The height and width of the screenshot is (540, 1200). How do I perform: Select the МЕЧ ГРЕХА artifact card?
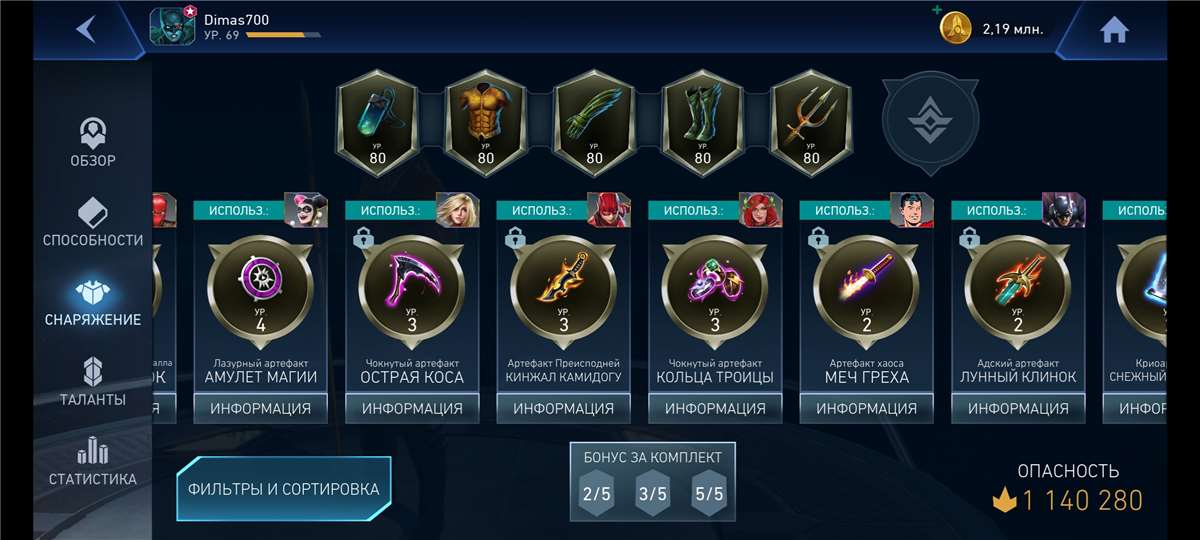tap(866, 300)
